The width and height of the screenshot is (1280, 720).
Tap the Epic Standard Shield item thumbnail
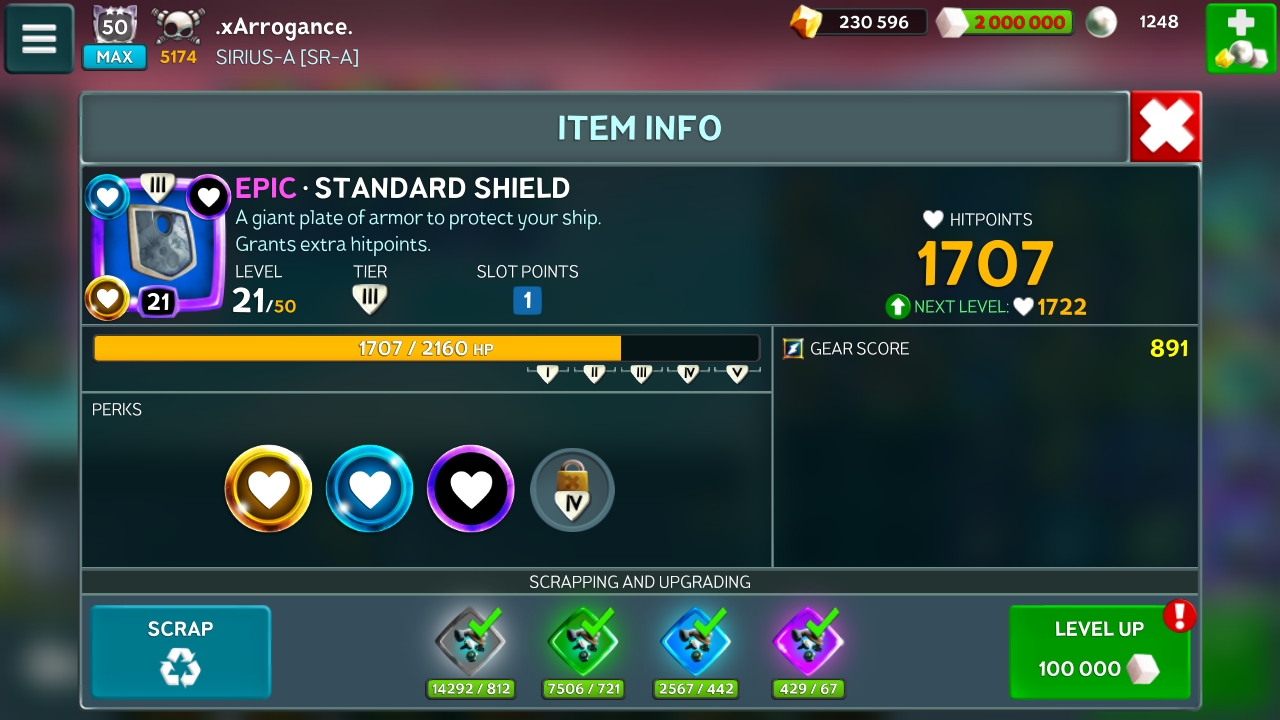coord(158,246)
